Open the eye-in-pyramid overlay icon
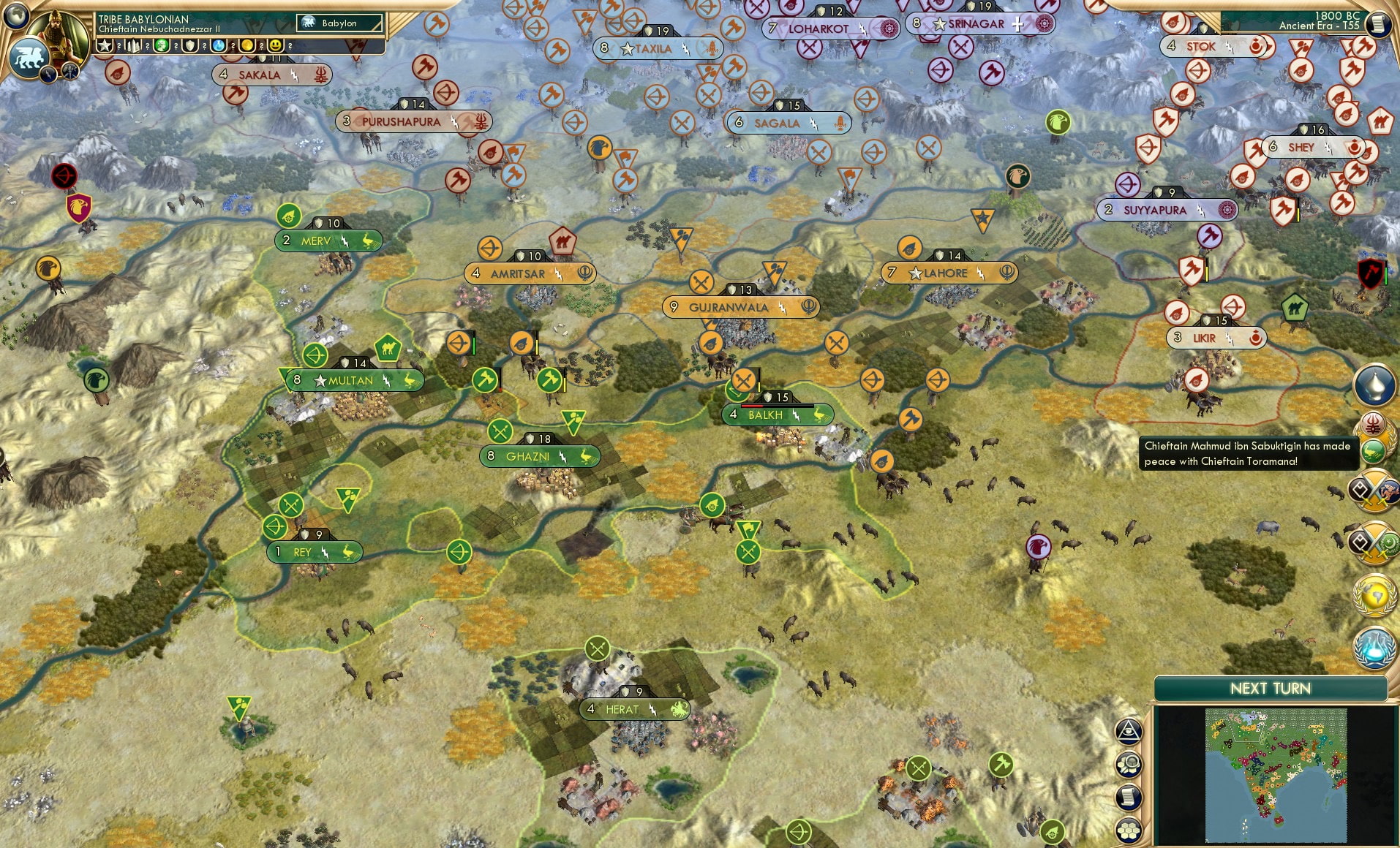1400x848 pixels. 1129,731
